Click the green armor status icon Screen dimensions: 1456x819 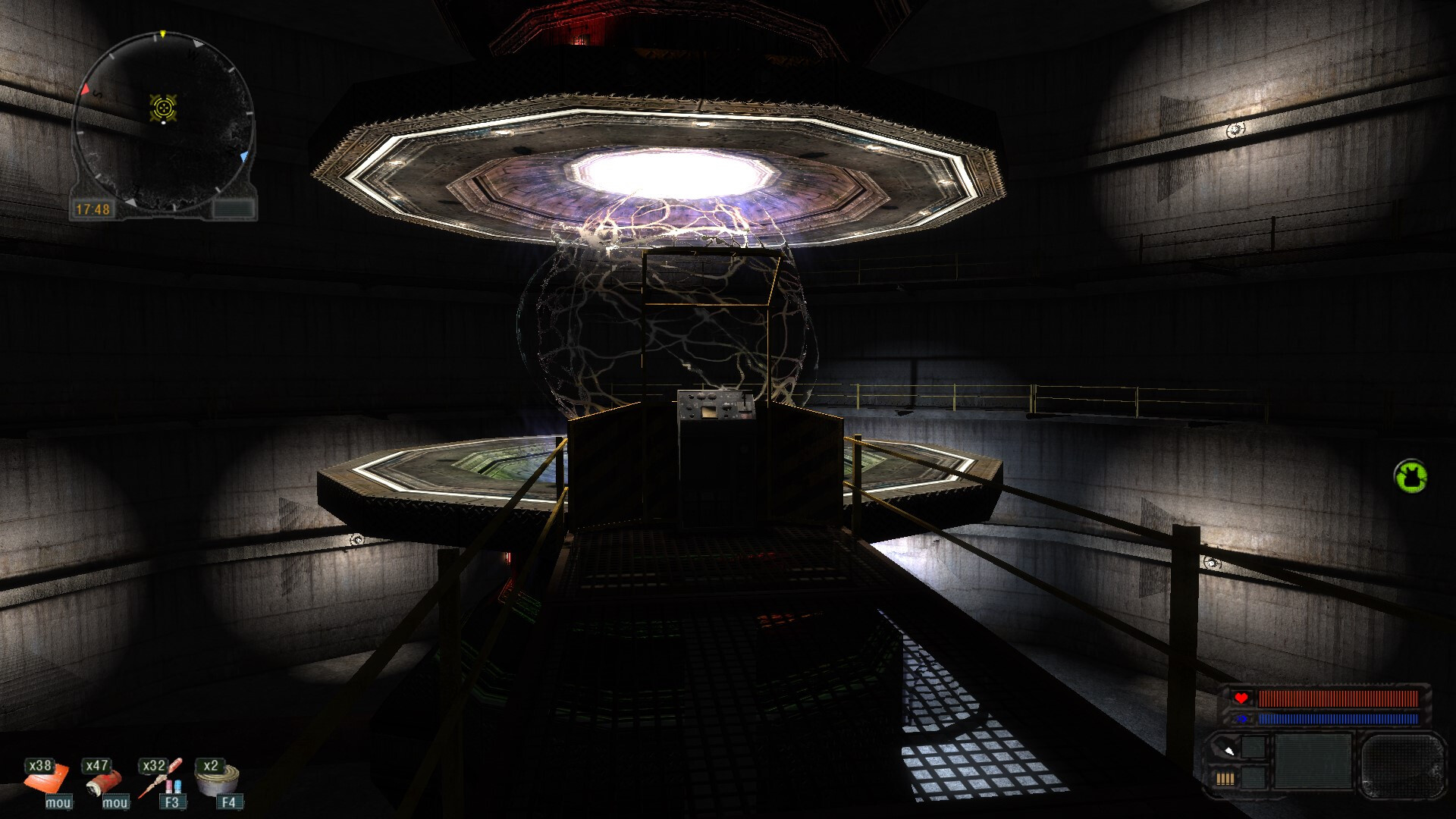pyautogui.click(x=1410, y=477)
